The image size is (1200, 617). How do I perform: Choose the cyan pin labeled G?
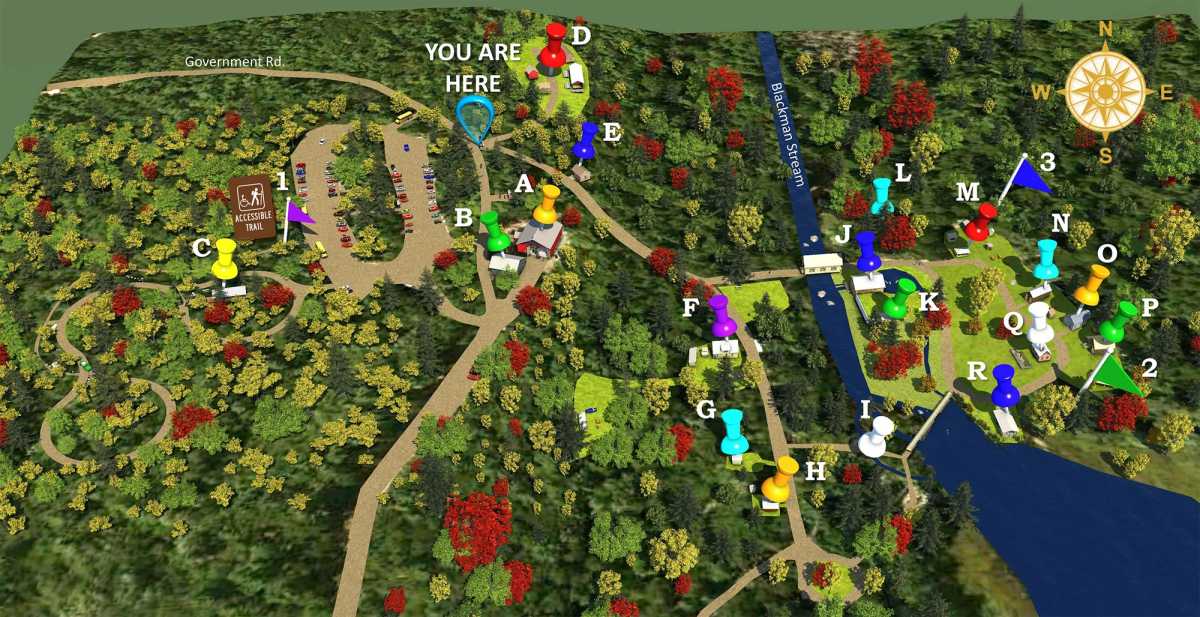[733, 430]
